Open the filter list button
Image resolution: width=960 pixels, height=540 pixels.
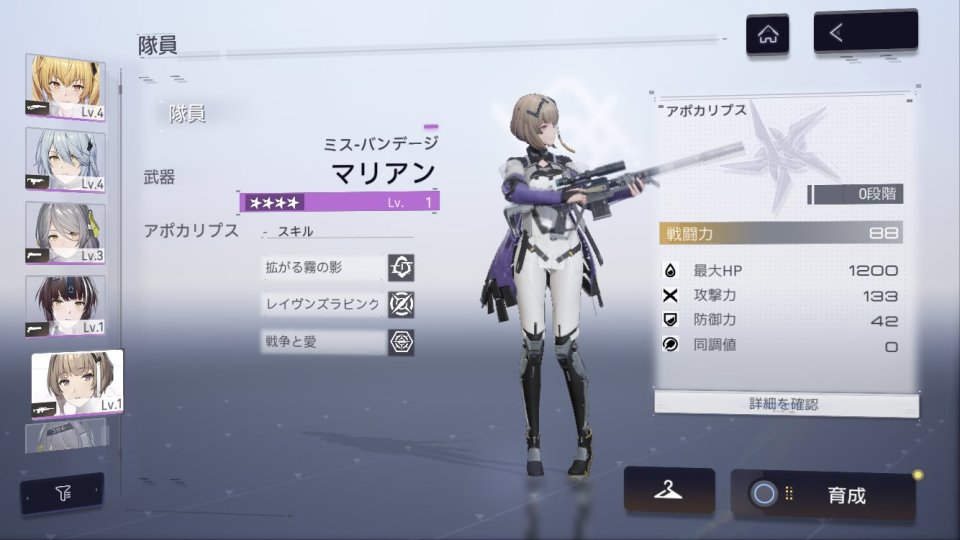[62, 492]
